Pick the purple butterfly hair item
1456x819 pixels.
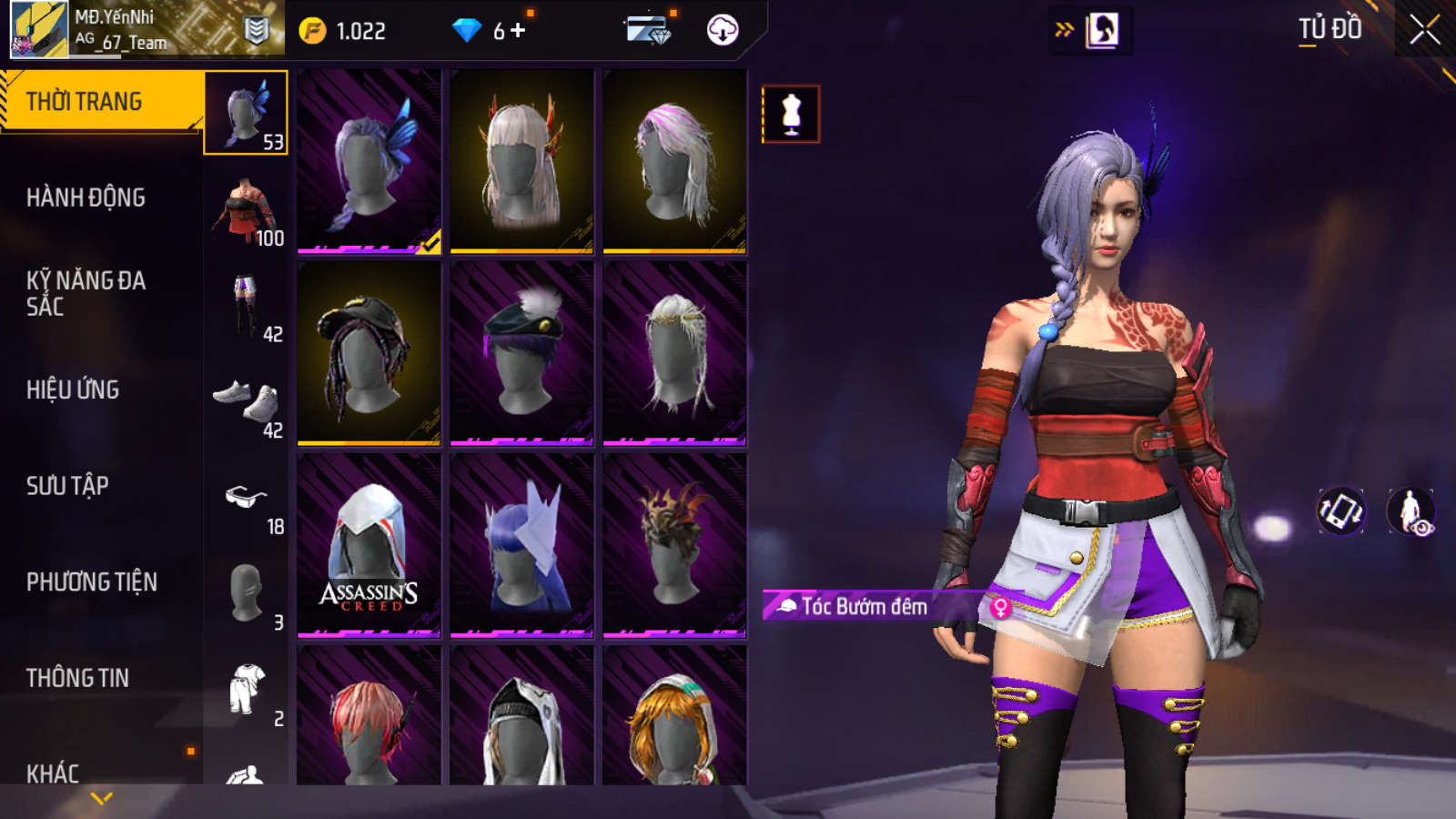click(369, 161)
